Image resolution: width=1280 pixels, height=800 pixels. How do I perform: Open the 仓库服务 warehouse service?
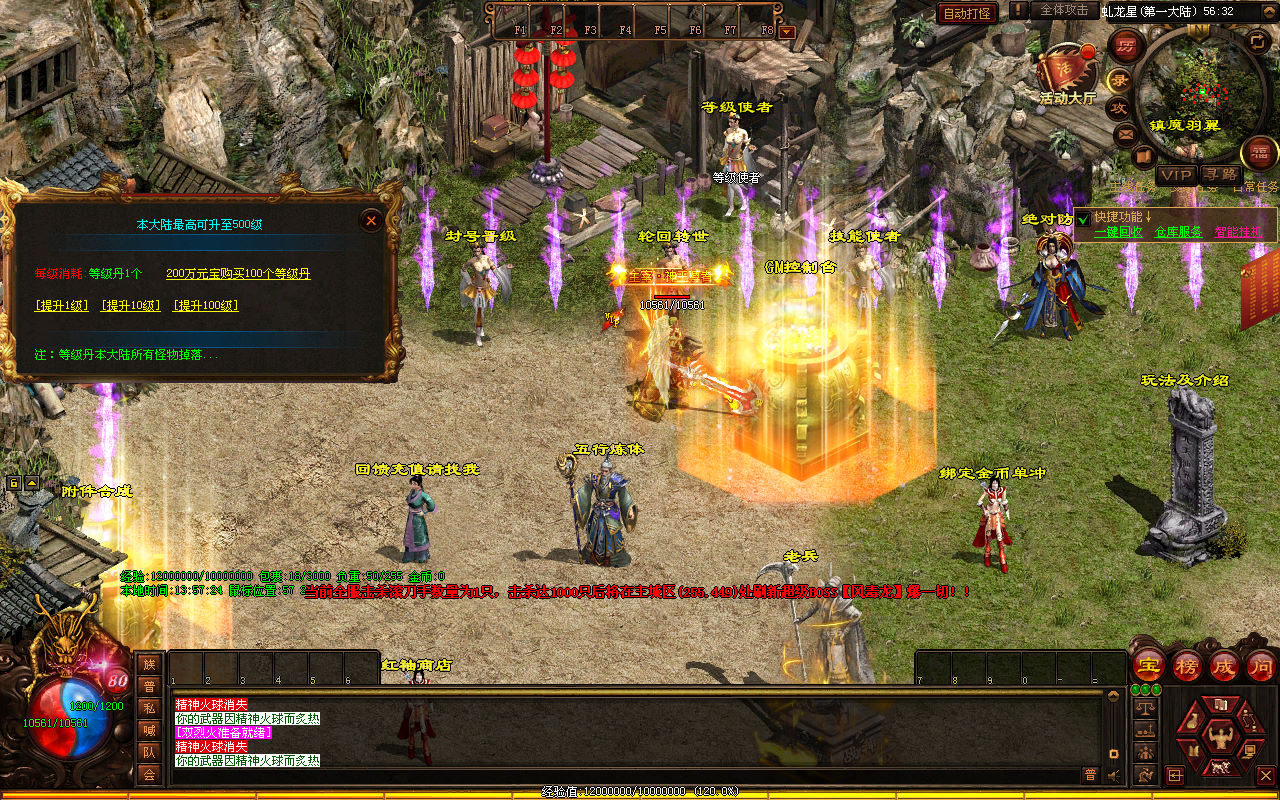[1178, 232]
